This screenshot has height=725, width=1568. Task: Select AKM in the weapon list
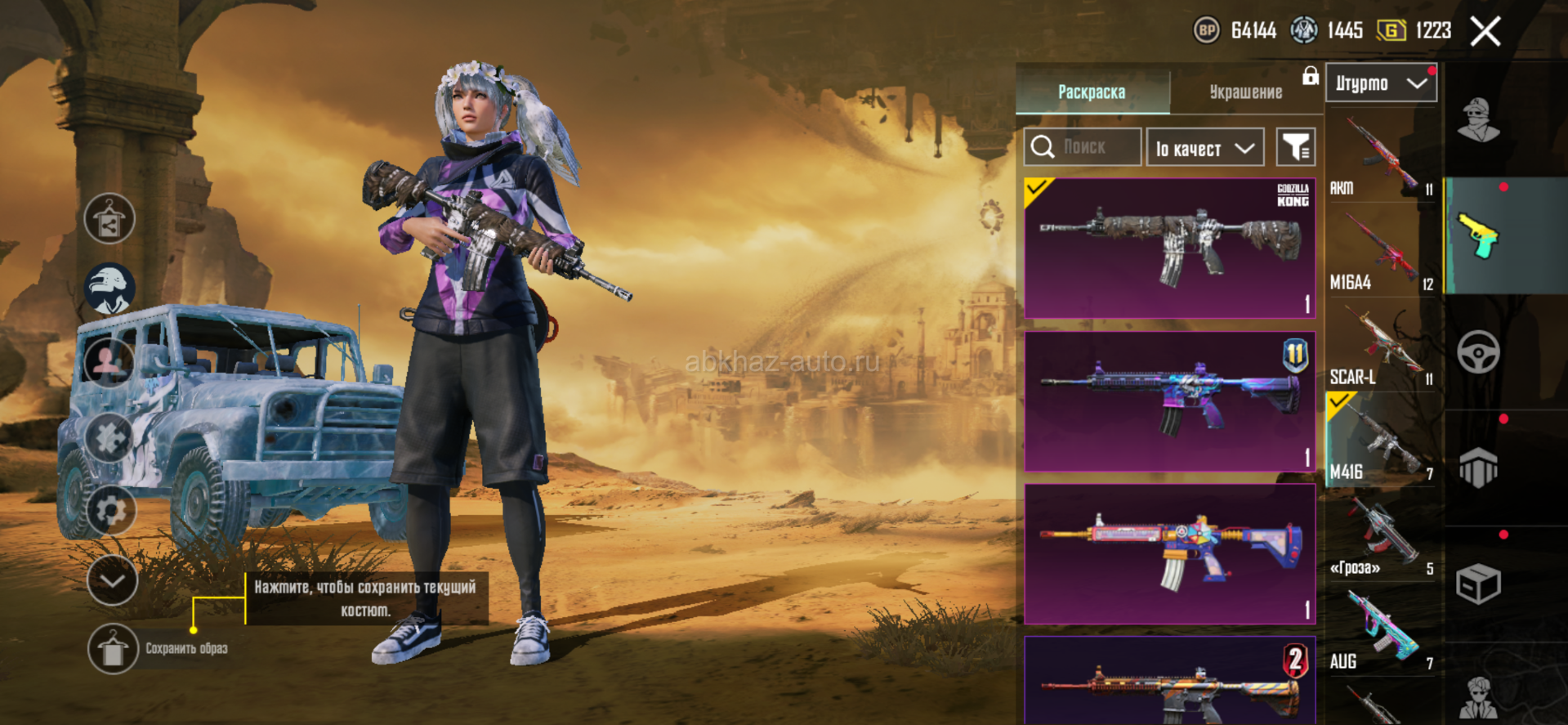point(1381,157)
